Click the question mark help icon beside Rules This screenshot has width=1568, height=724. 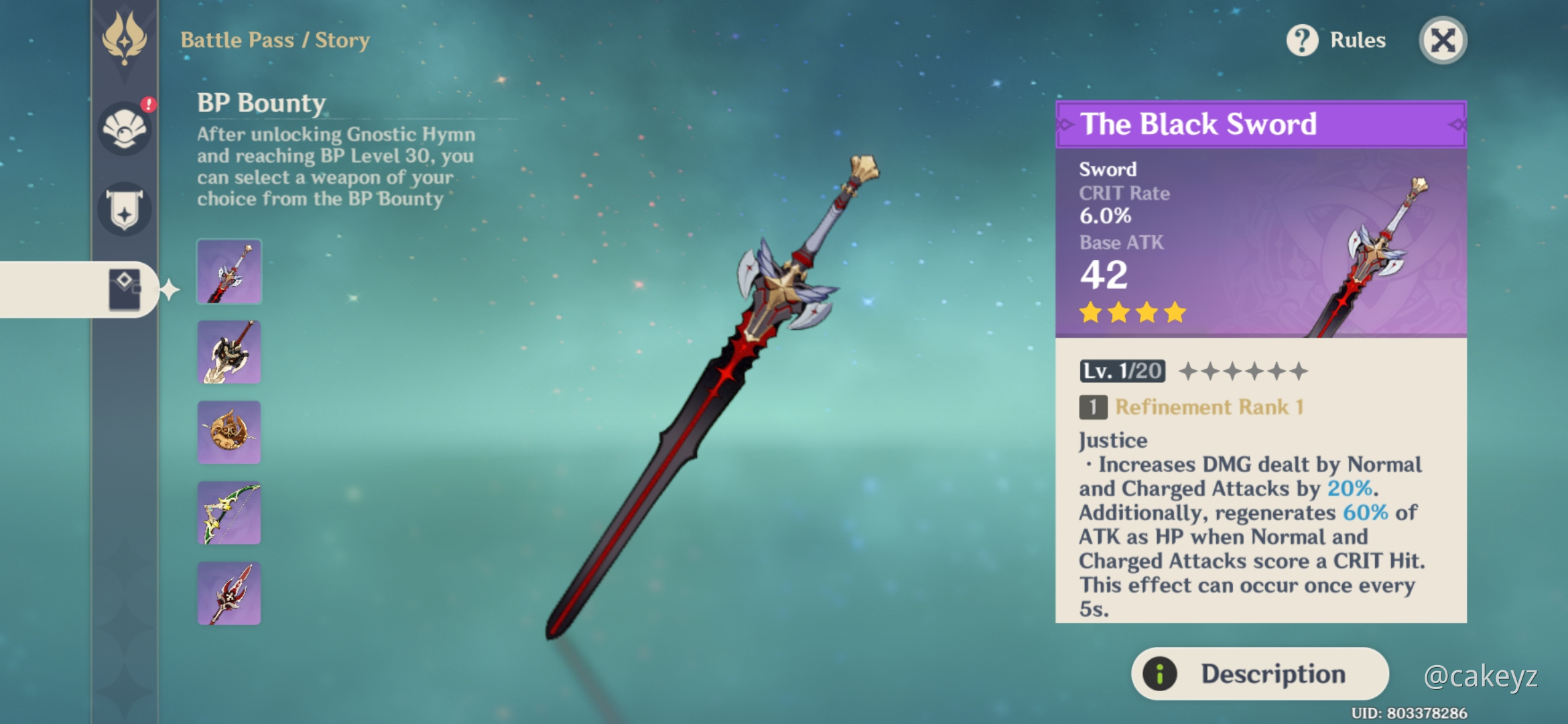pyautogui.click(x=1301, y=40)
